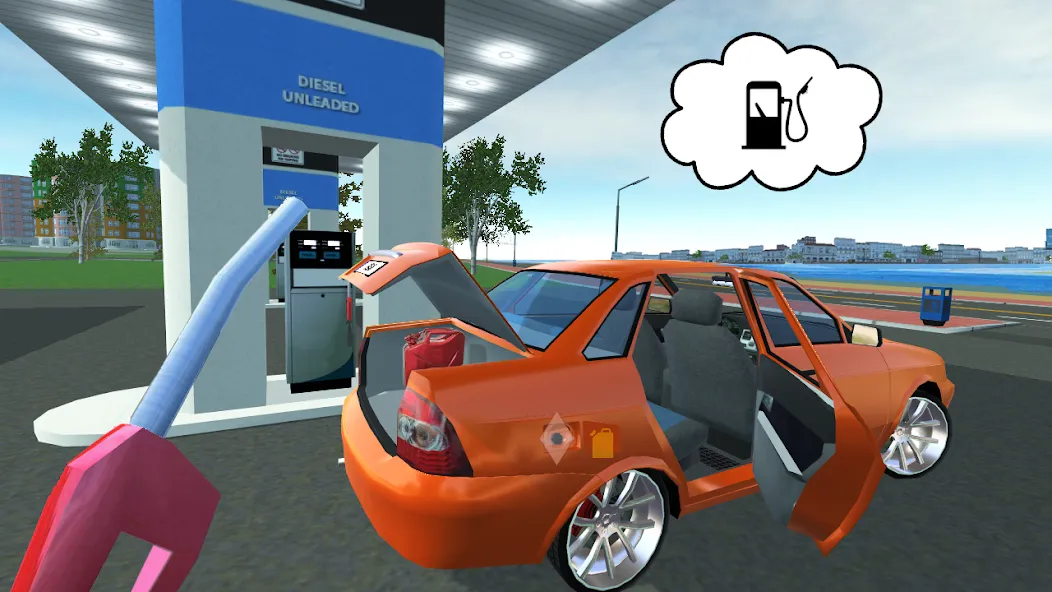Select the orange jerrycan refuel icon

601,441
